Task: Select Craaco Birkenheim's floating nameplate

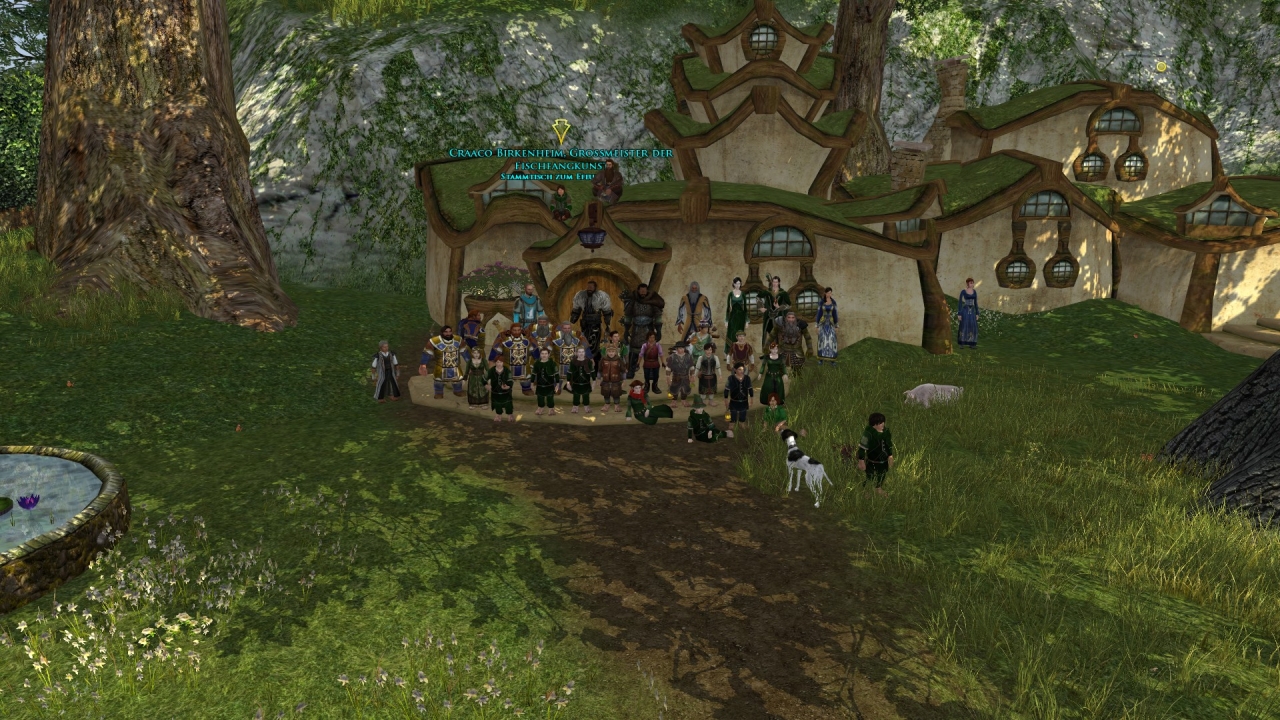Action: coord(560,153)
